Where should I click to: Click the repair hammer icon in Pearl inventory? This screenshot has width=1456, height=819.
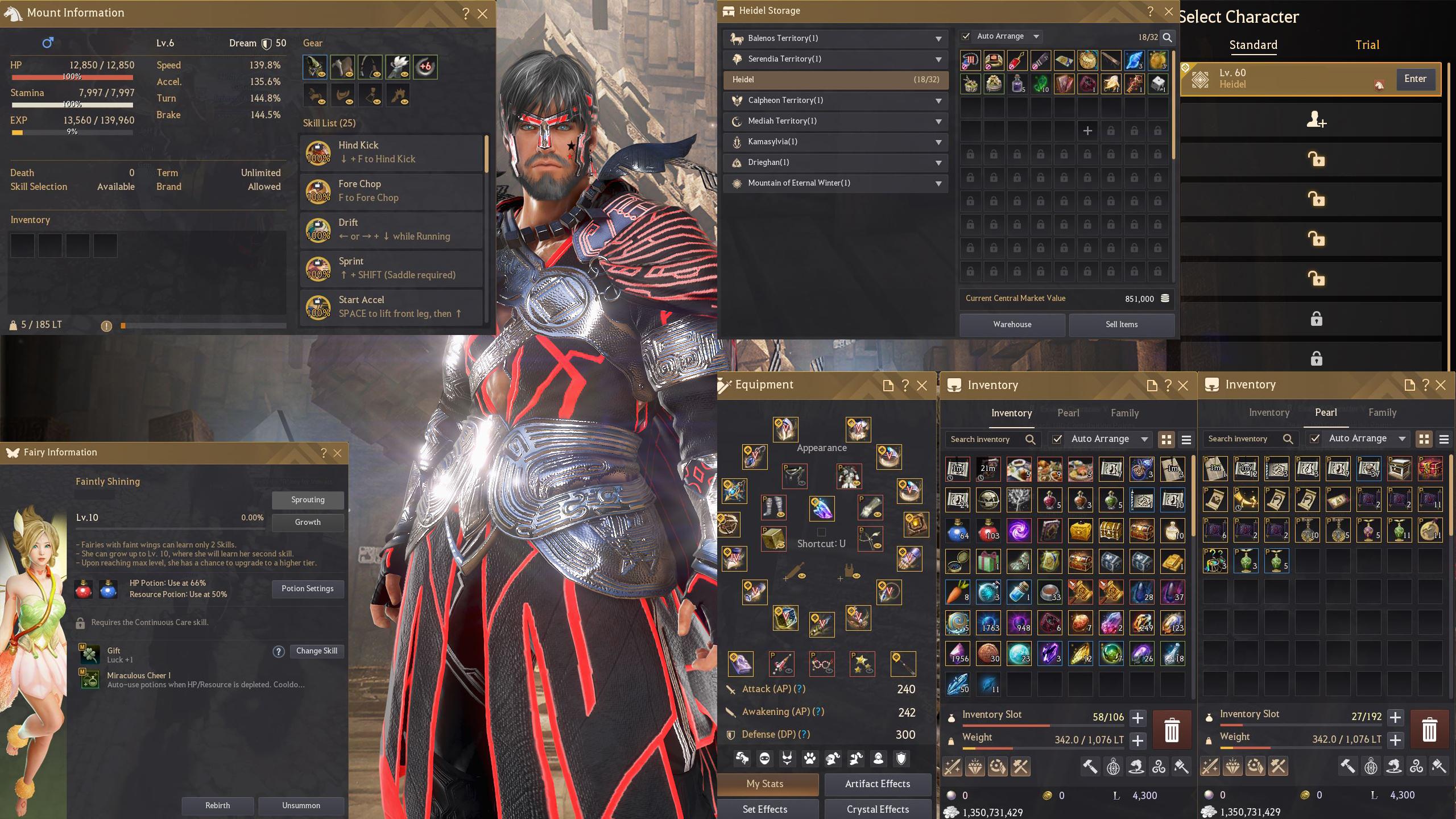point(1347,767)
